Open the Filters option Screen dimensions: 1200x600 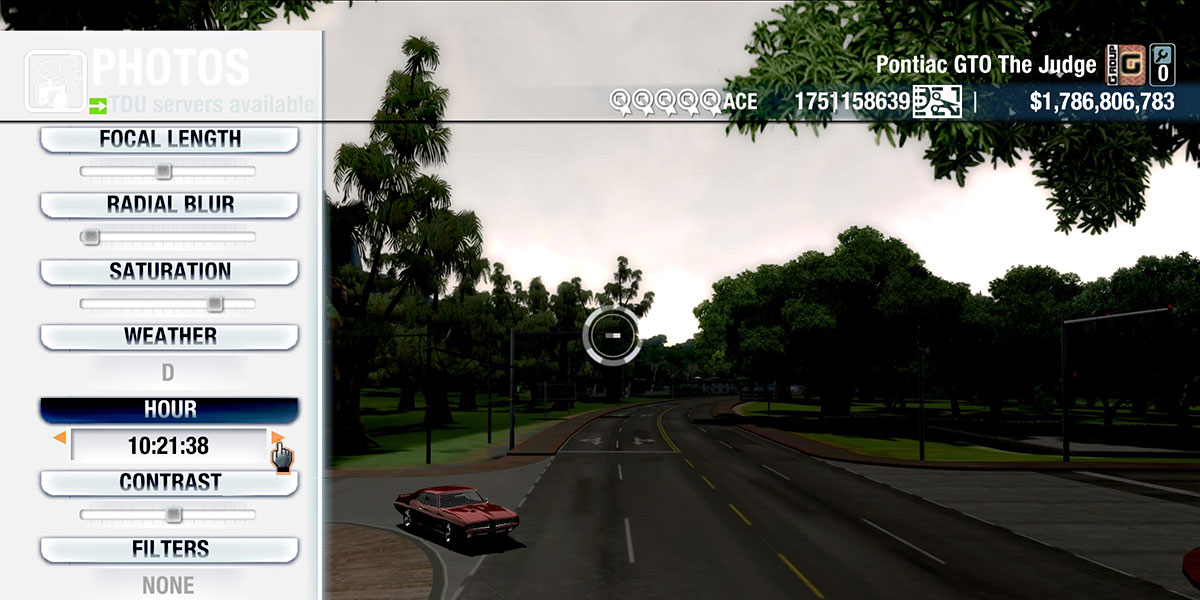tap(169, 549)
